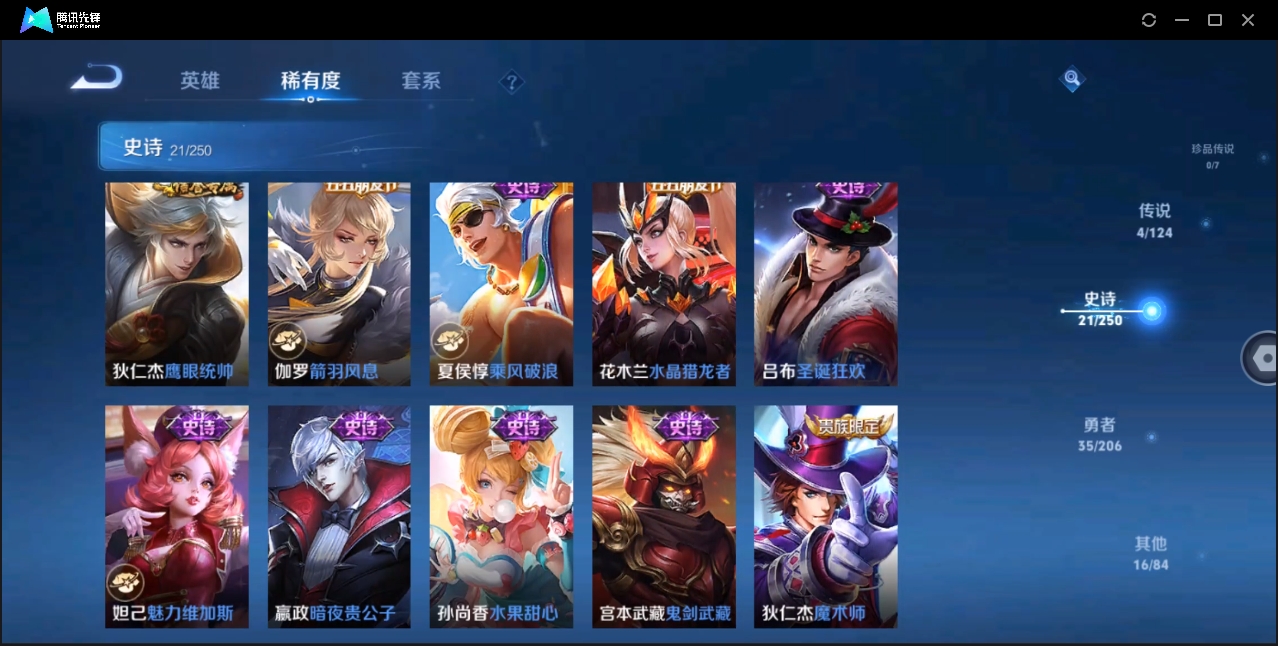Select 嬴政 暗夜贵公子 skin card

point(339,516)
